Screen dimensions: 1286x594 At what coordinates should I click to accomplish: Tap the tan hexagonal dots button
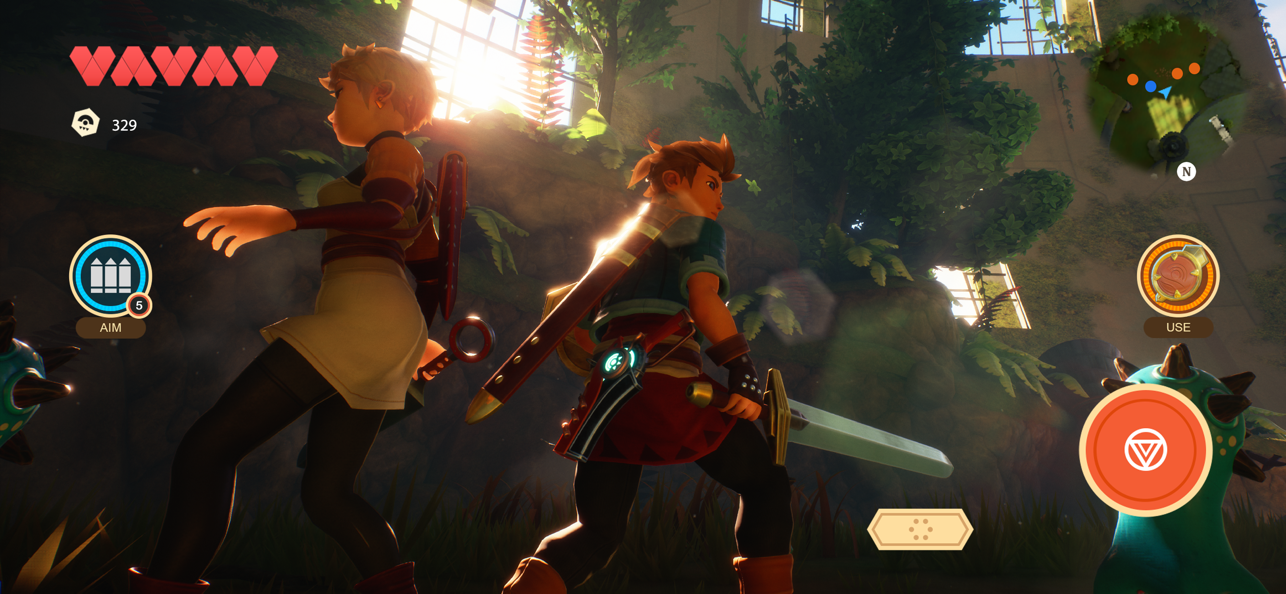coord(920,529)
